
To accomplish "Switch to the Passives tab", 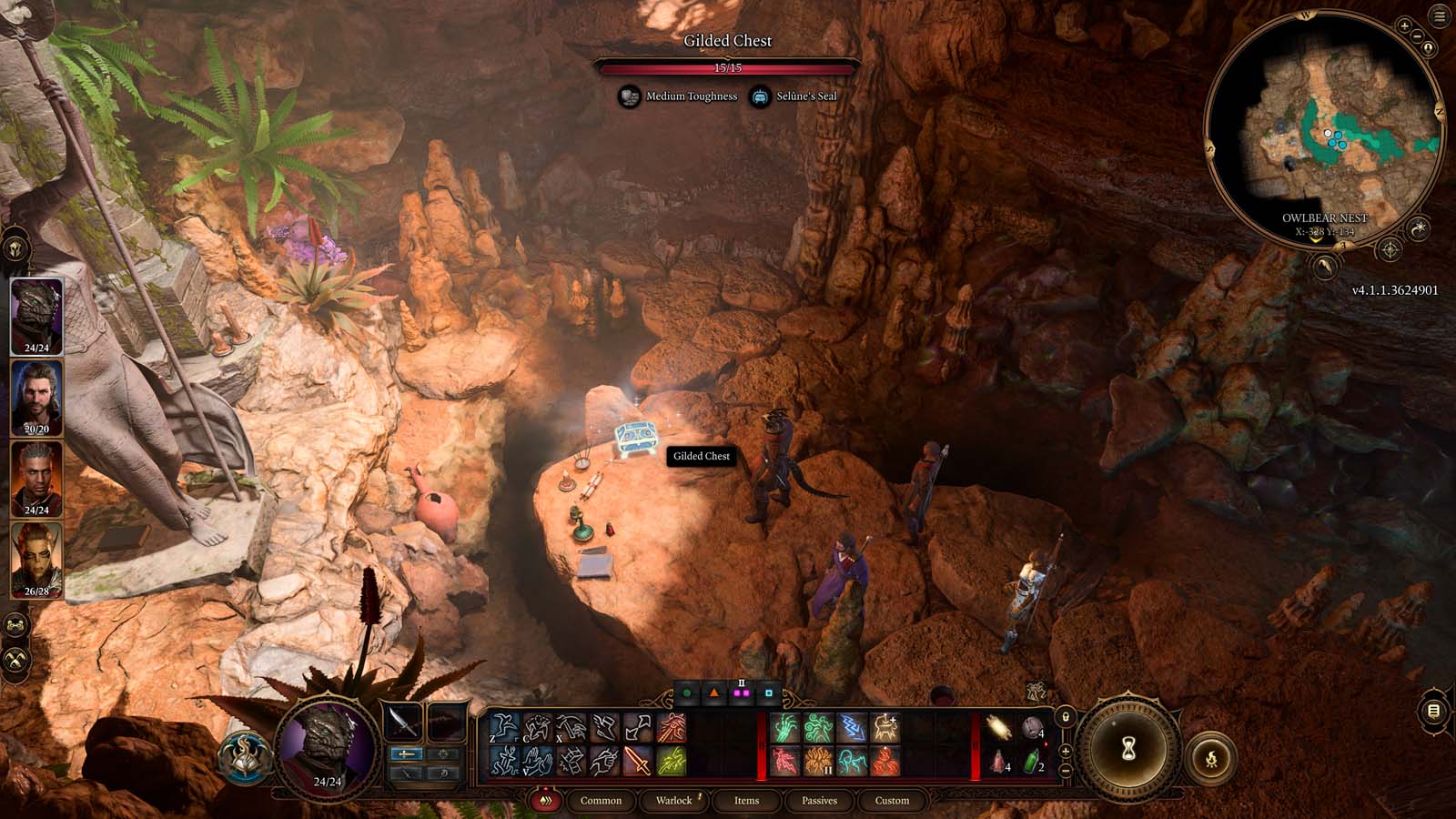I will (x=820, y=801).
